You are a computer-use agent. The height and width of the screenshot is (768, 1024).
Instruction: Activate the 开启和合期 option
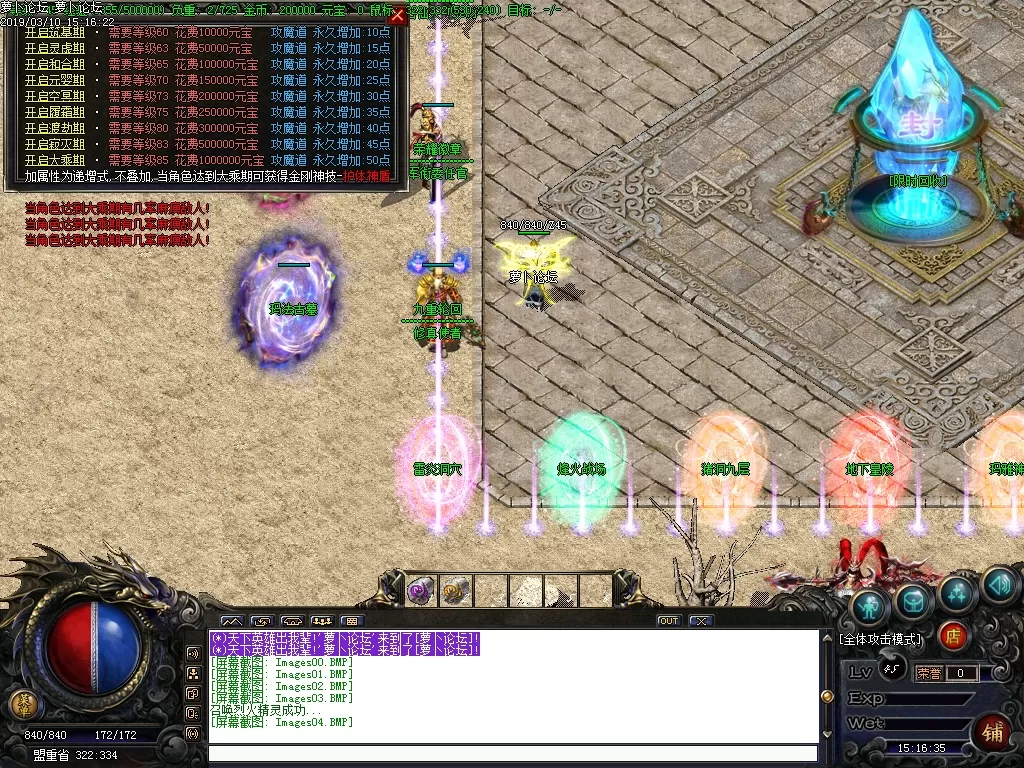(57, 64)
